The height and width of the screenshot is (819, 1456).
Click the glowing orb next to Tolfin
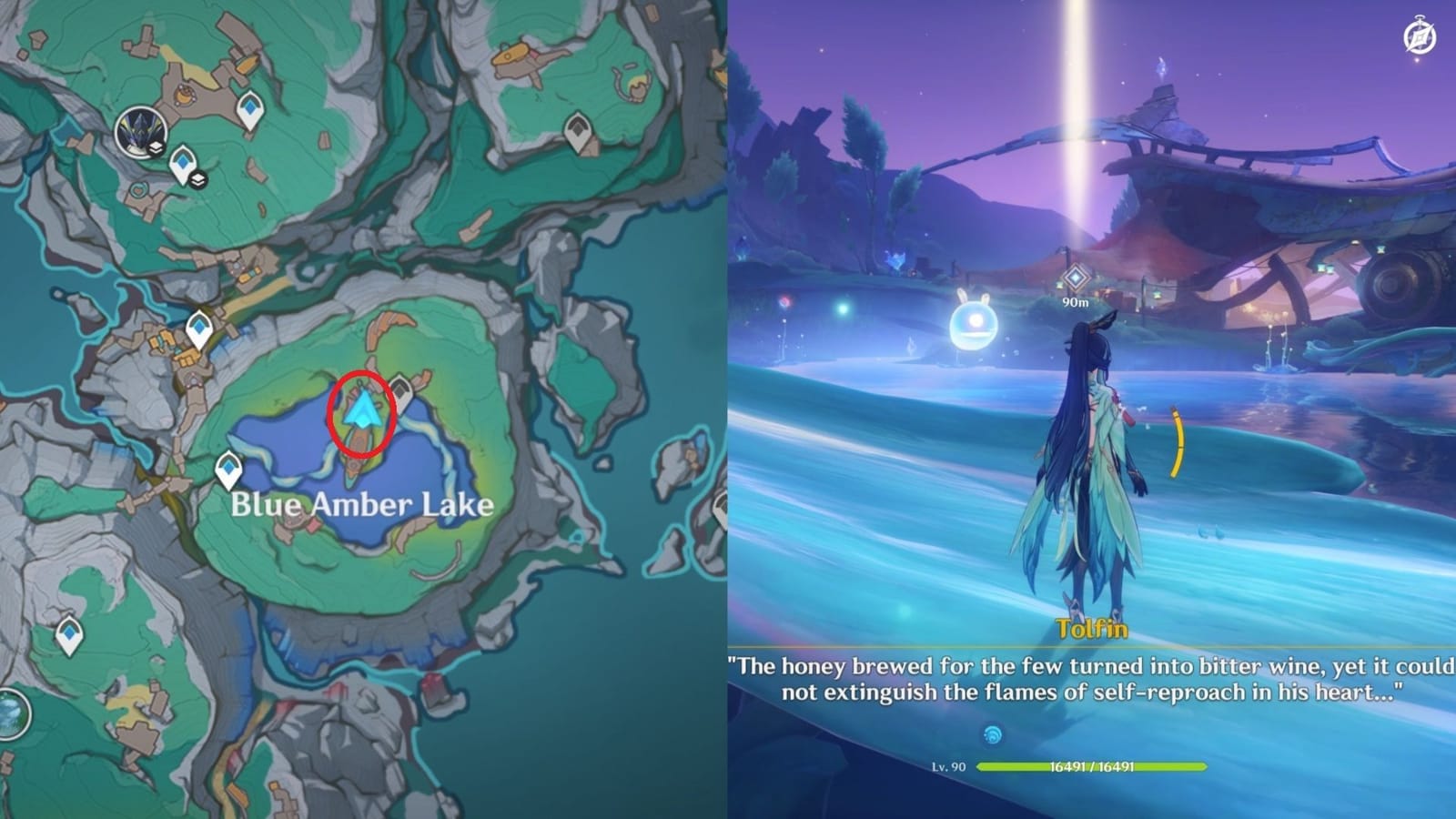[974, 323]
